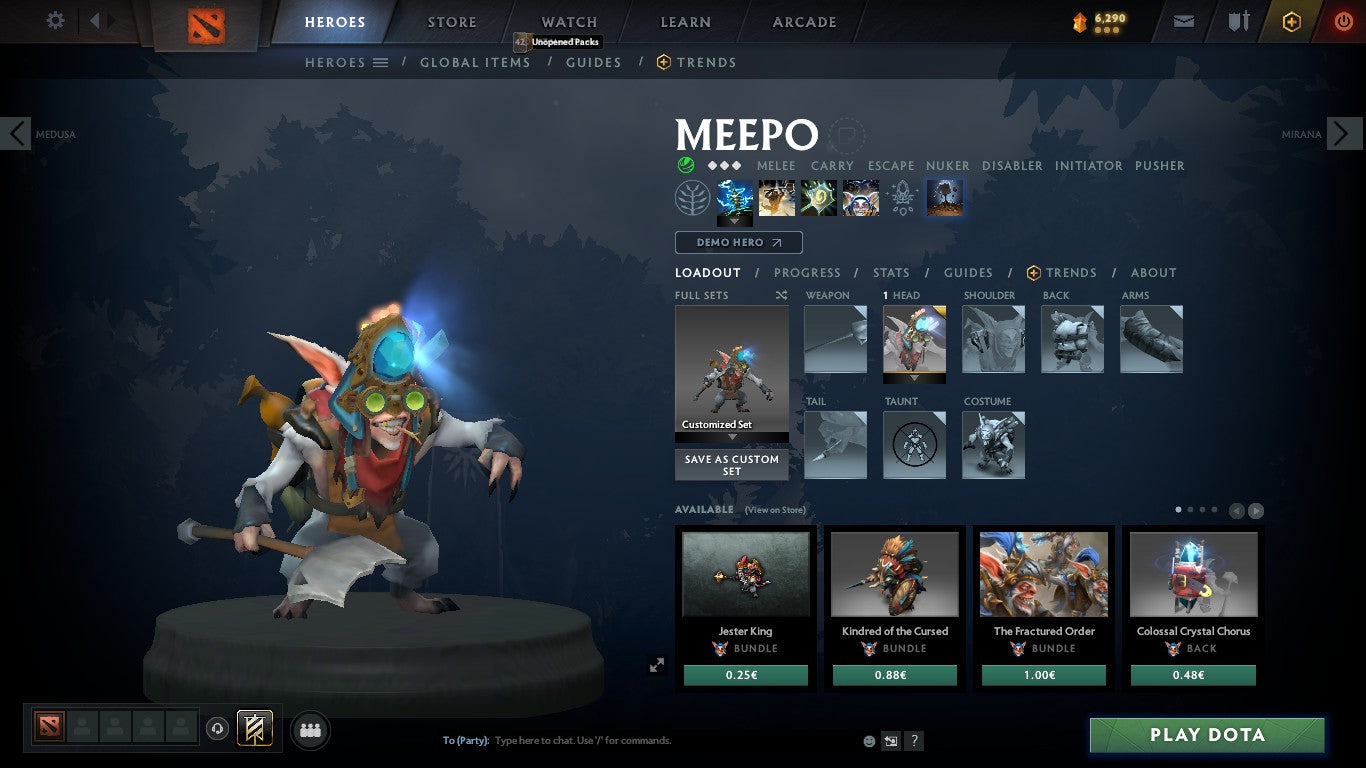Image resolution: width=1366 pixels, height=768 pixels.
Task: Switch to the STATS tab
Action: (x=890, y=272)
